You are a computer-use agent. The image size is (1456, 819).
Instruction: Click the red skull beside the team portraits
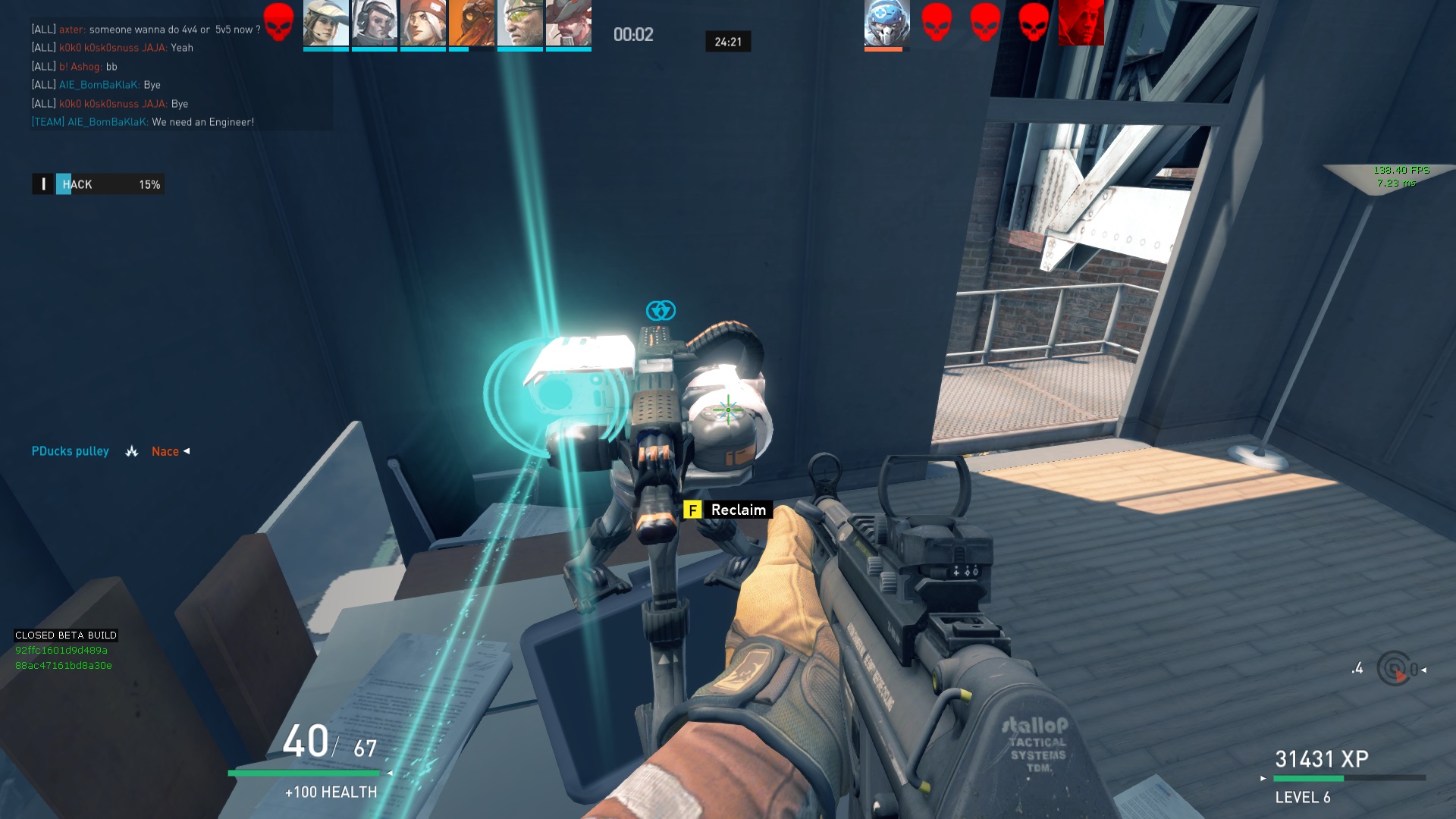click(x=278, y=23)
